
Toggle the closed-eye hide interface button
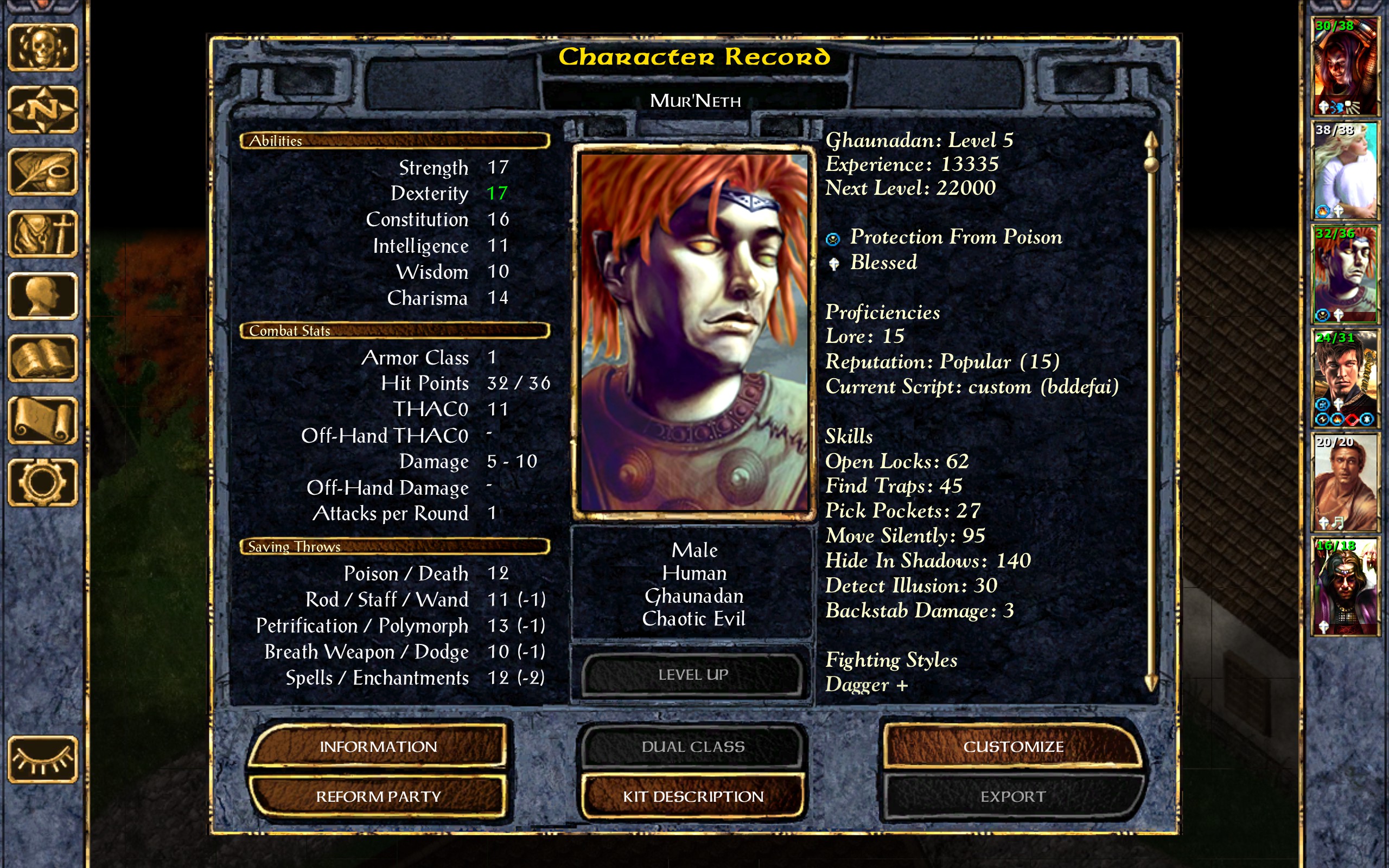[x=42, y=759]
